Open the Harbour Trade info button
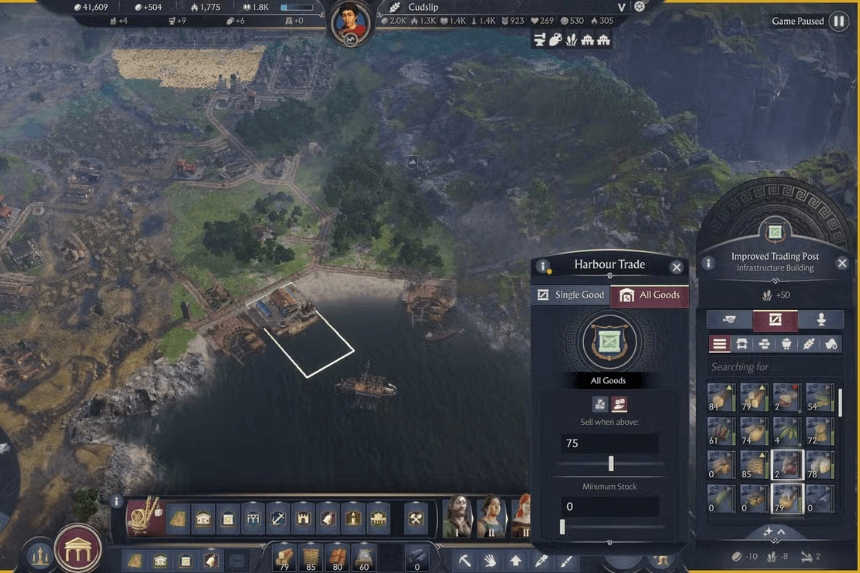Screen dimensions: 860x573 pyautogui.click(x=543, y=267)
